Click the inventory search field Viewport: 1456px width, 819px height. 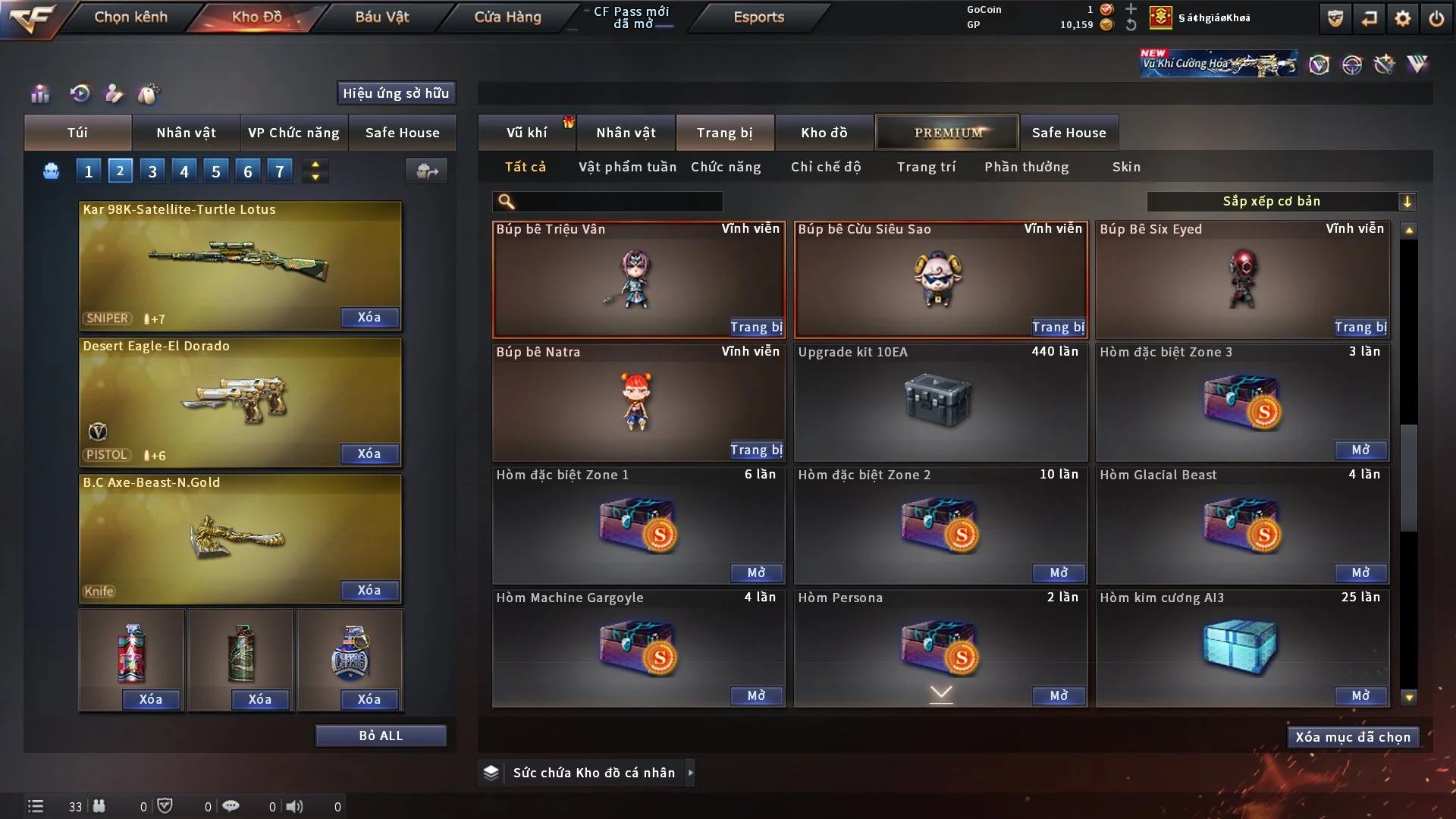618,202
